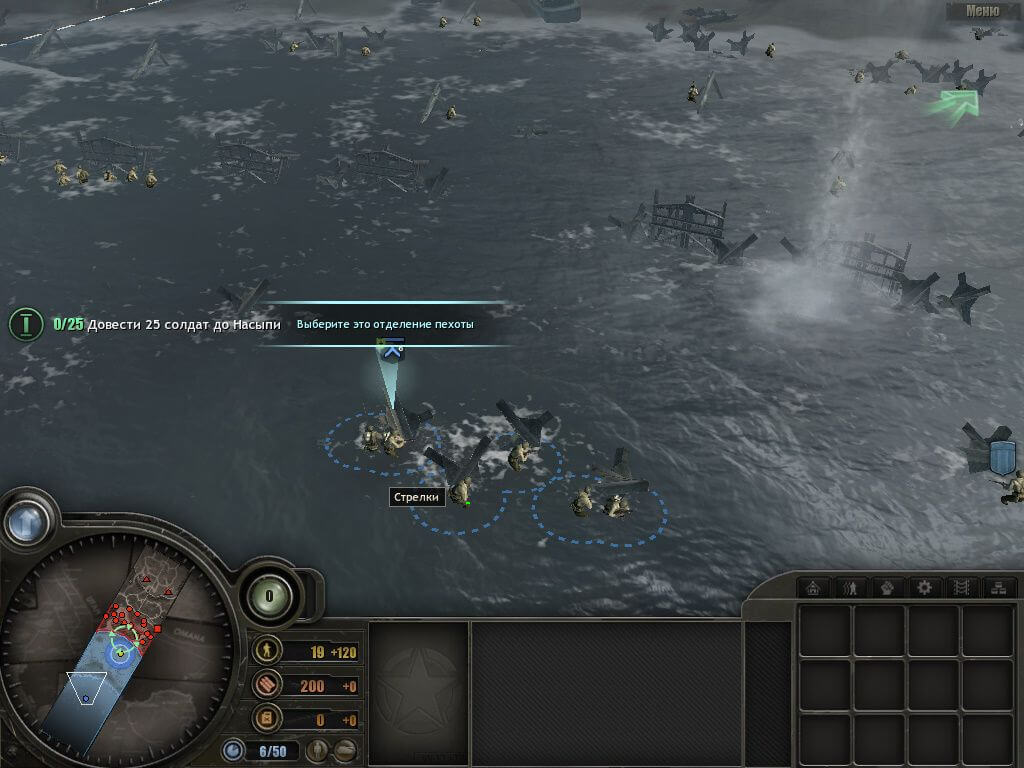Screen dimensions: 1024x768
Task: Click the blue population clock icon
Action: (233, 749)
